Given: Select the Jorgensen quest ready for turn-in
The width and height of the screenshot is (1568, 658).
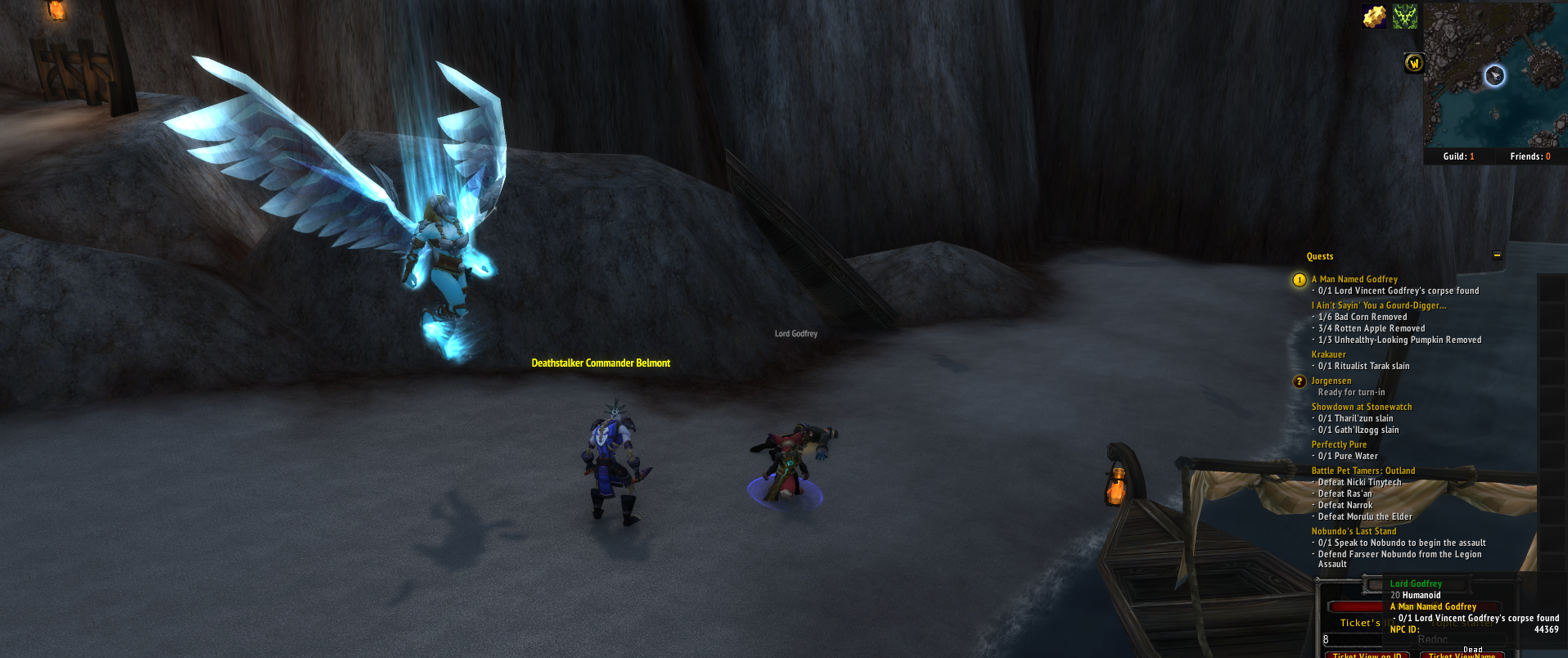Looking at the screenshot, I should point(1331,381).
